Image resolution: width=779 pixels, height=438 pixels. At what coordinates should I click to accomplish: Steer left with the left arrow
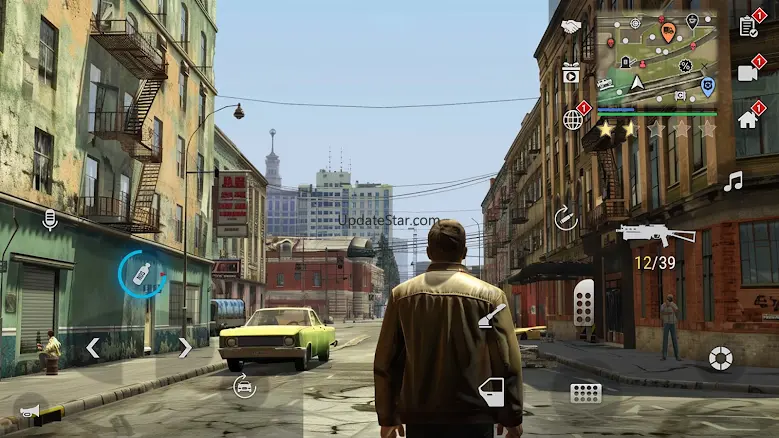pos(93,348)
